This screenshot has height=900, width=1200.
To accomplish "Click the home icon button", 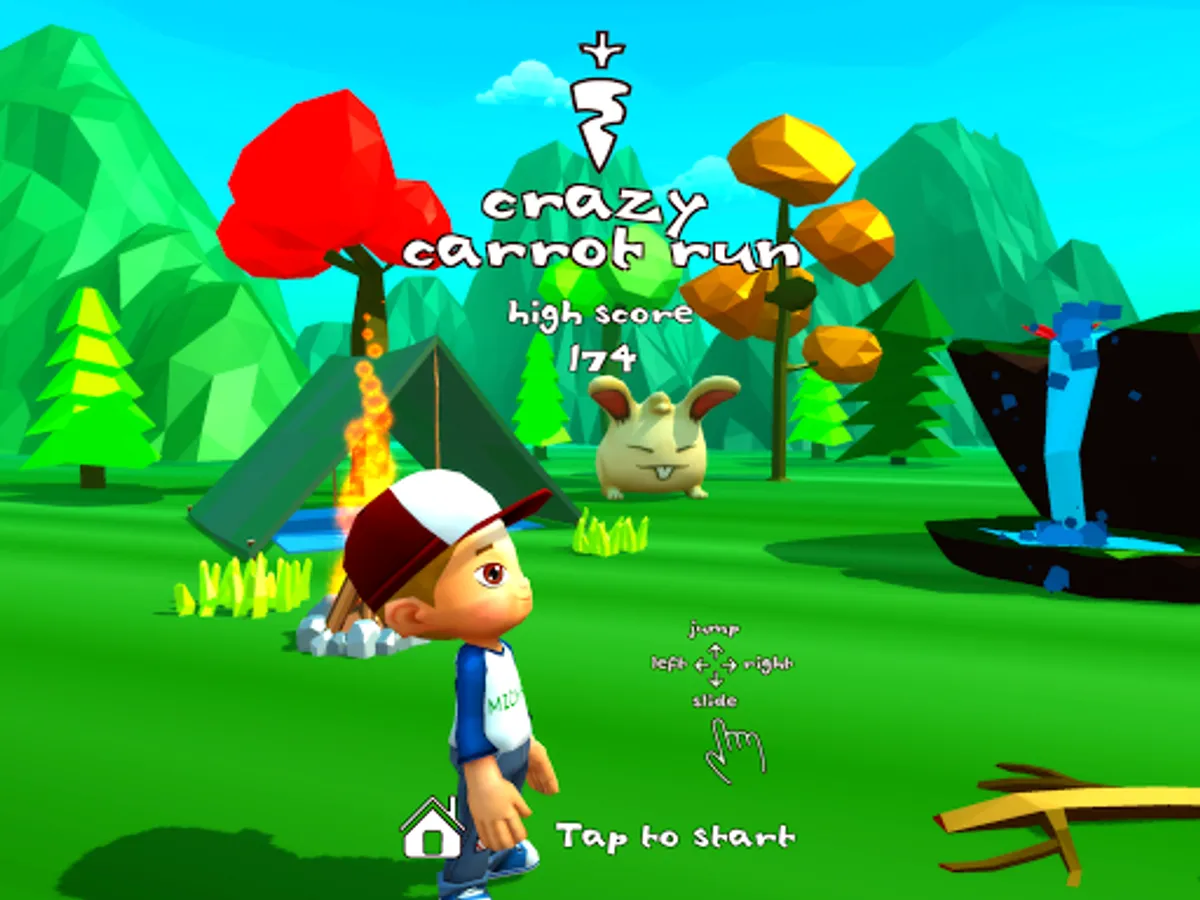I will coord(431,828).
